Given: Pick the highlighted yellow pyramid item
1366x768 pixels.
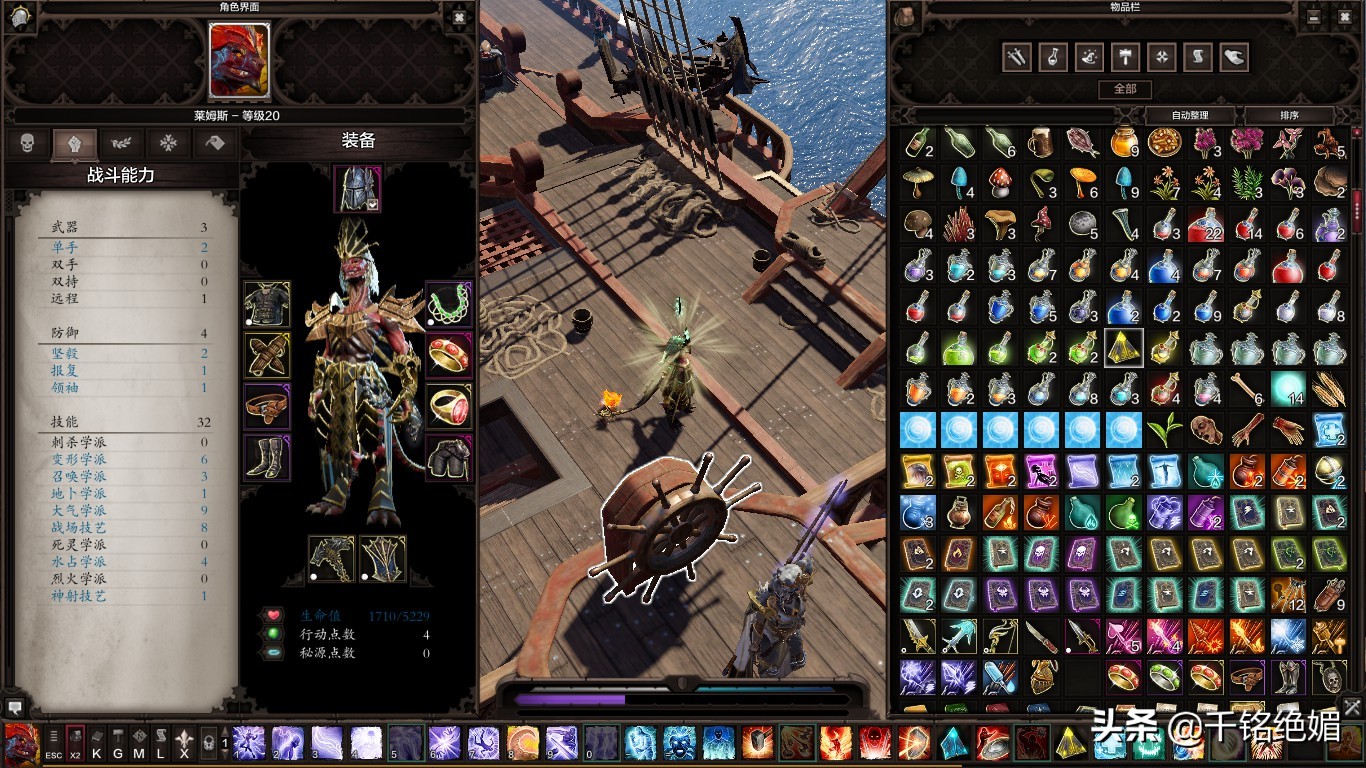Looking at the screenshot, I should (x=1124, y=348).
